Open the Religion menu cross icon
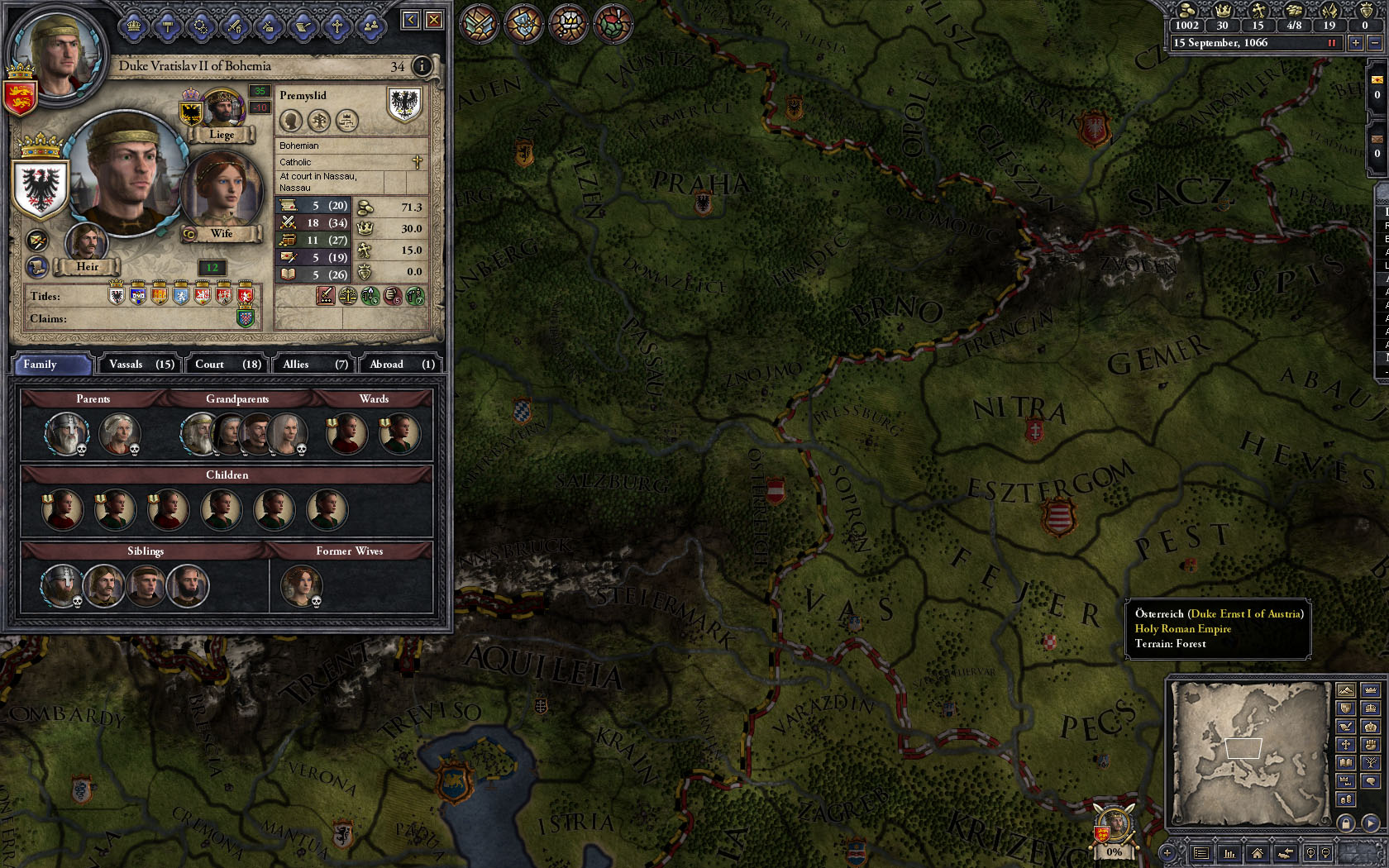 [337, 26]
